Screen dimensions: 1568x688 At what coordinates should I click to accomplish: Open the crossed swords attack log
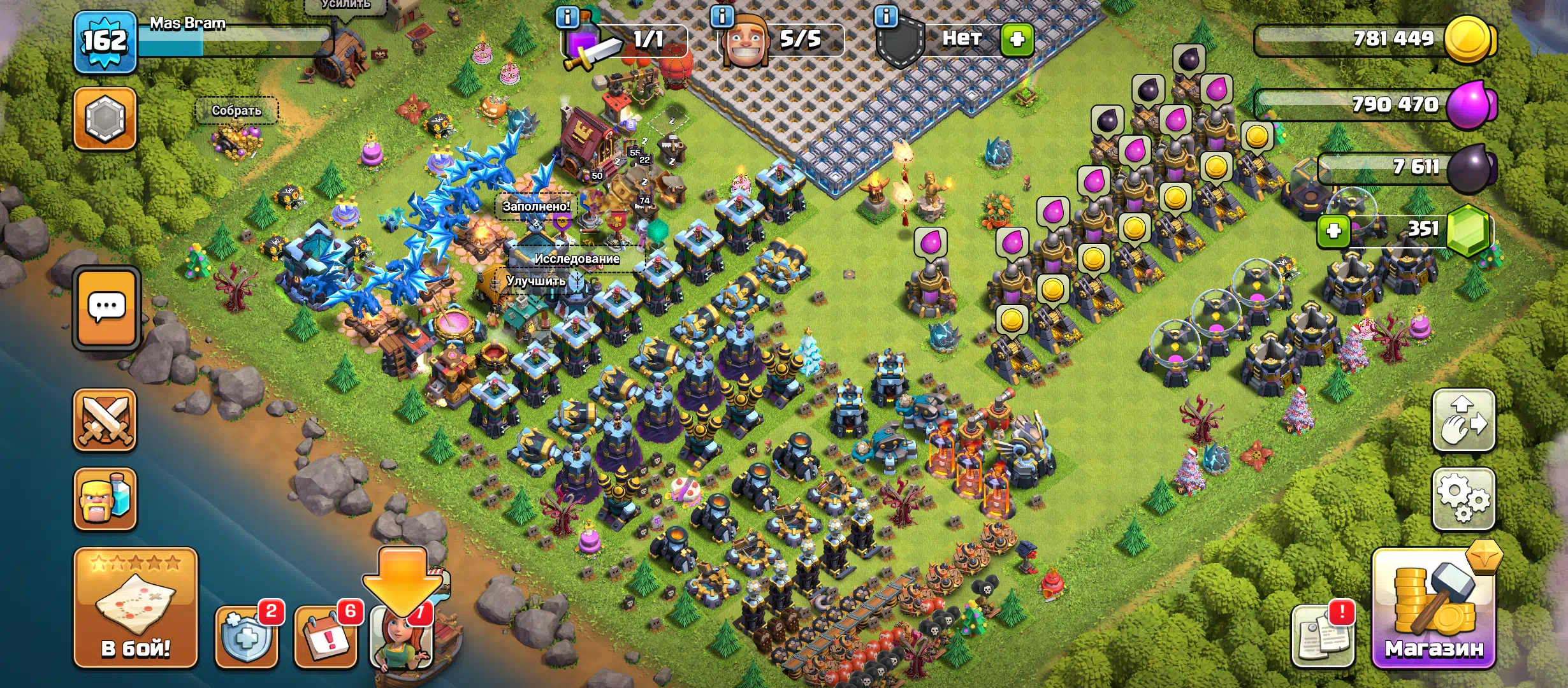point(105,420)
